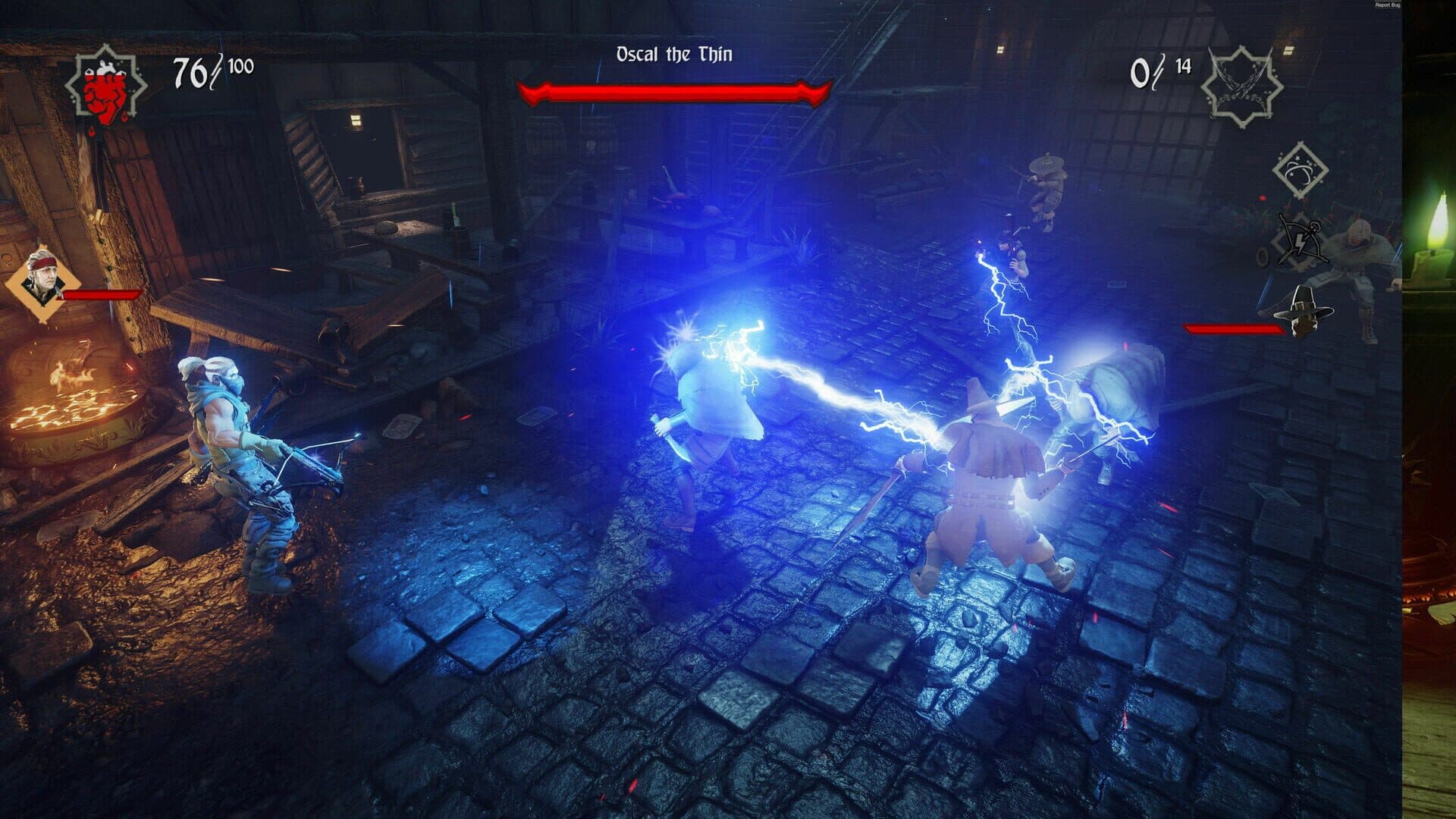Click the Report Bug button
The image size is (1456, 819).
click(1387, 5)
